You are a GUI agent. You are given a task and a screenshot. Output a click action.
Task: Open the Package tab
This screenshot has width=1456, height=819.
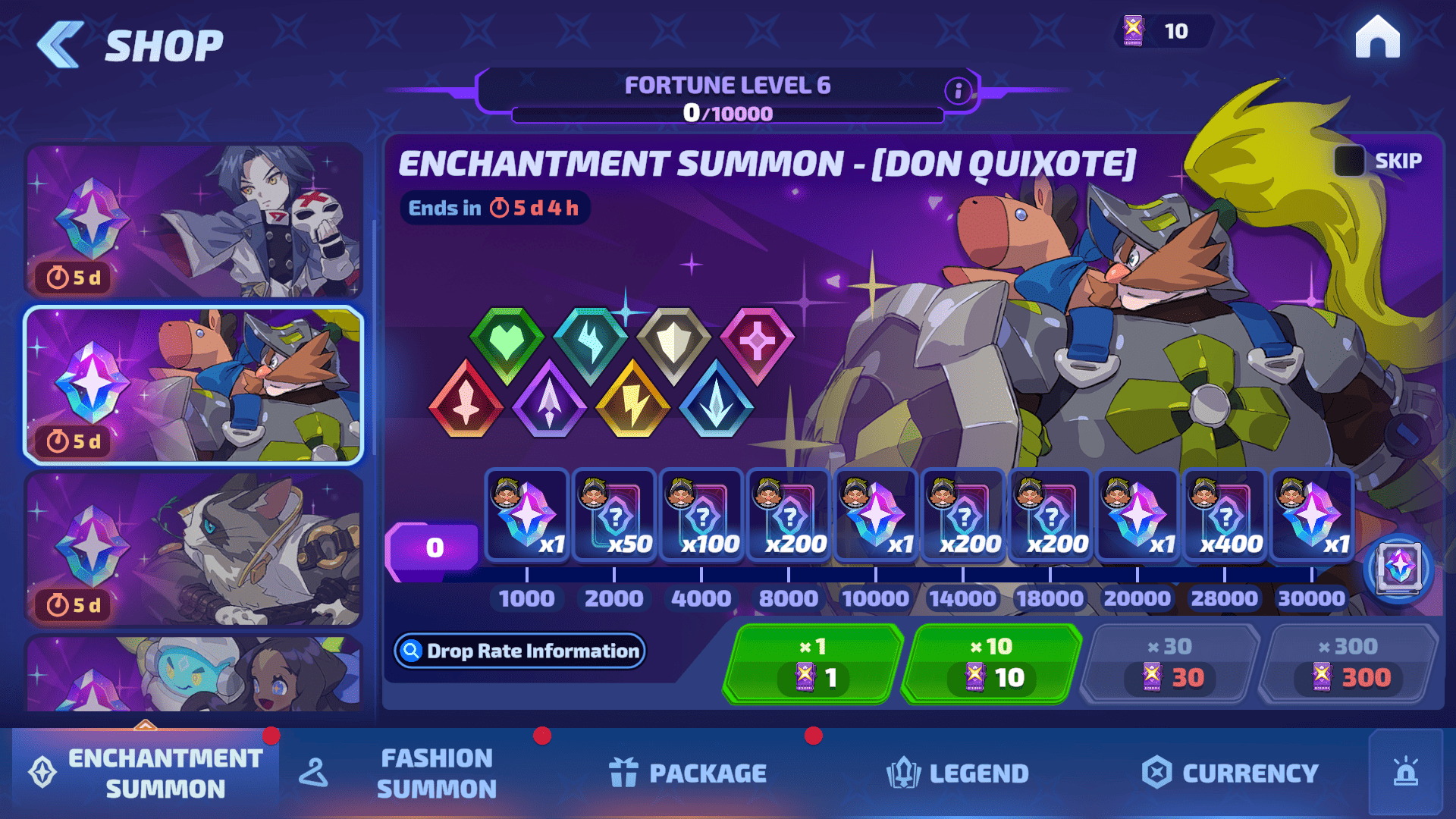(689, 773)
